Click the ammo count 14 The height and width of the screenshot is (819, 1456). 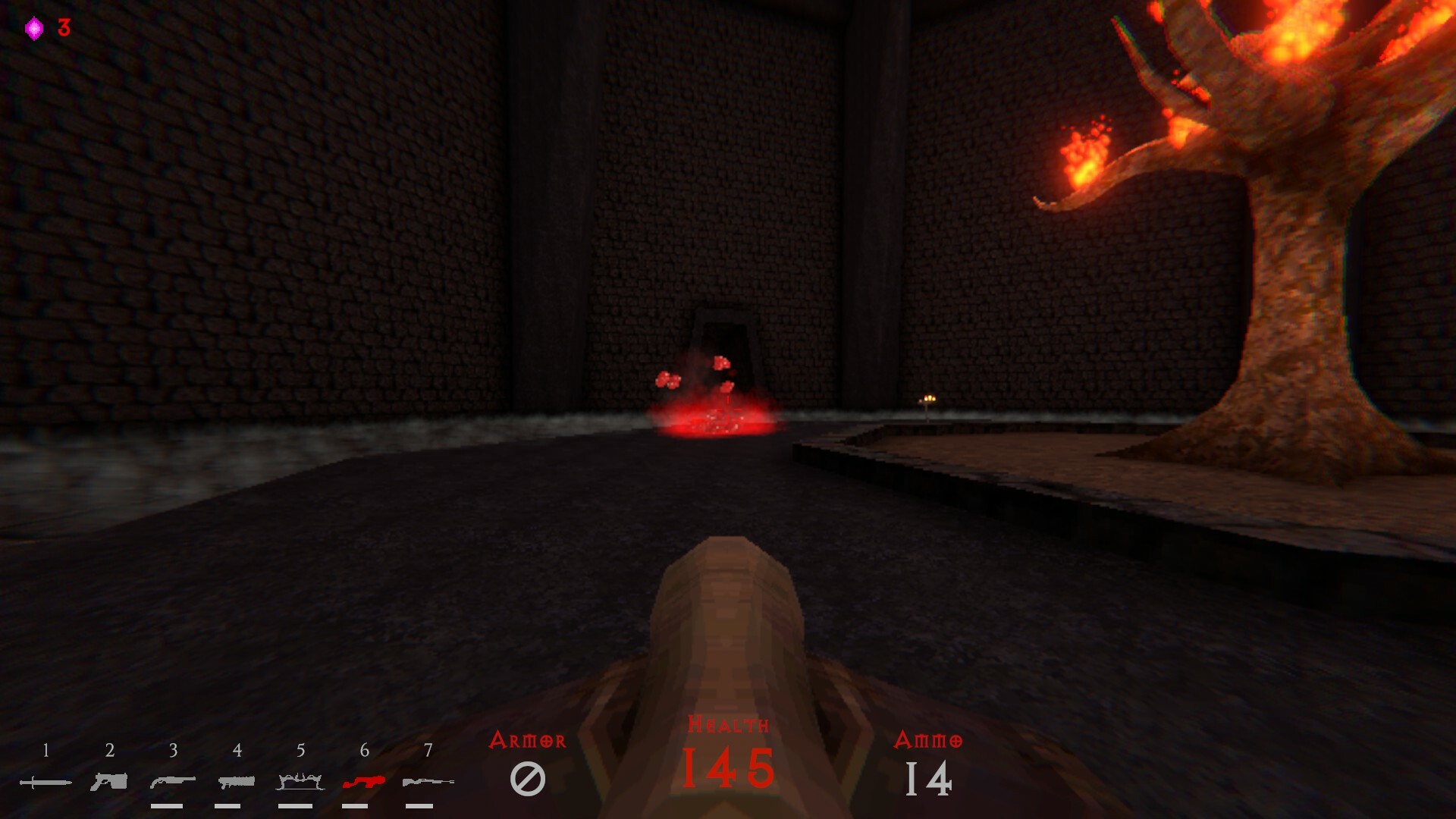[x=930, y=778]
